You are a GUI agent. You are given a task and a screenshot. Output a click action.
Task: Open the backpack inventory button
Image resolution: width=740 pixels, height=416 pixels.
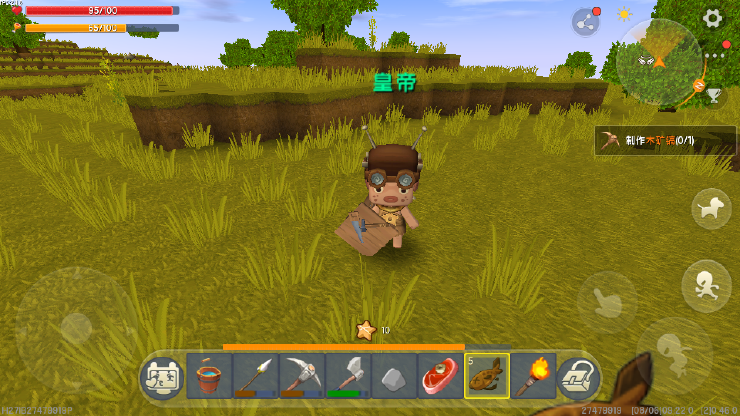pos(577,377)
